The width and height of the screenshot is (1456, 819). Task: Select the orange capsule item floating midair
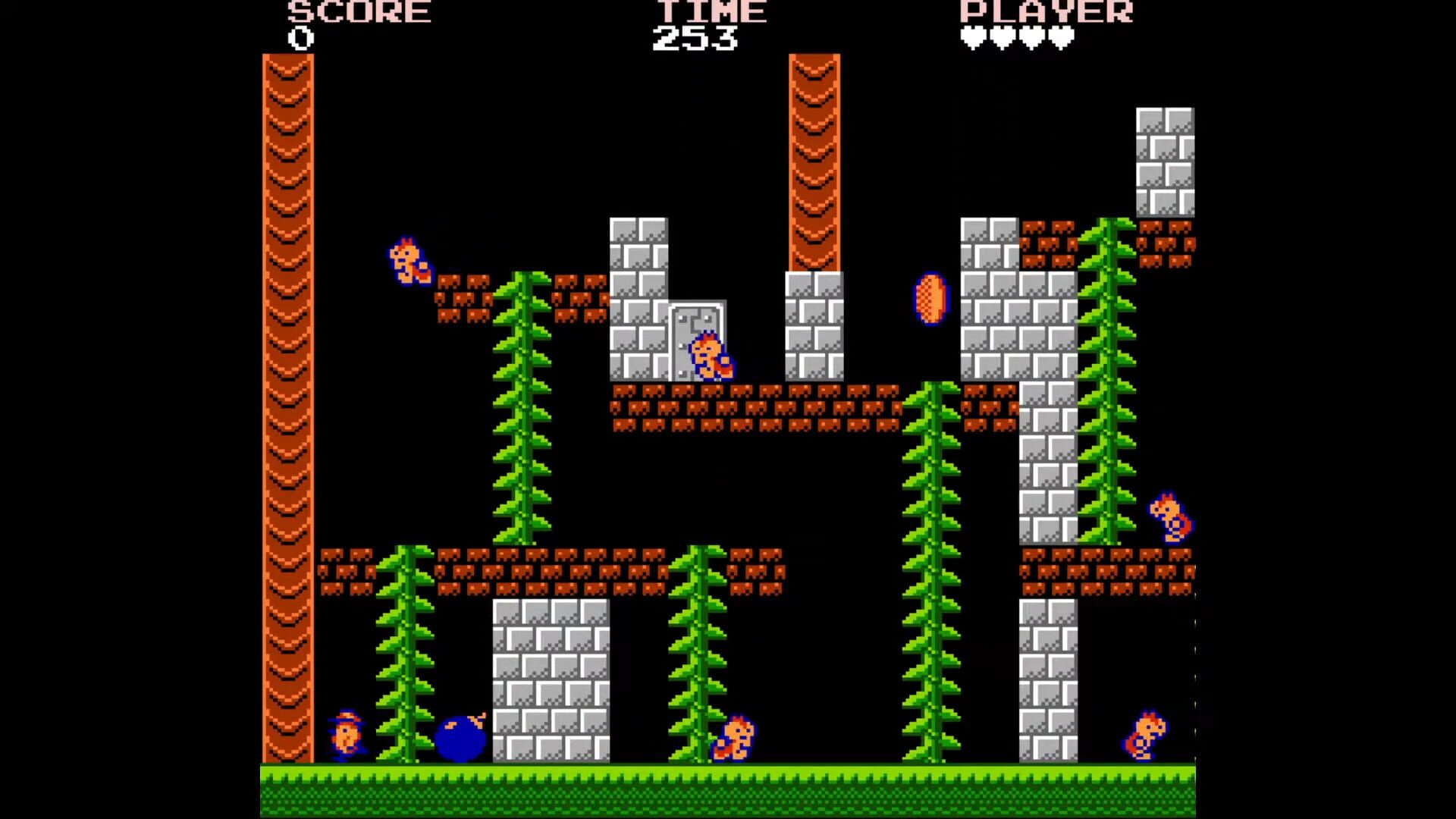pyautogui.click(x=929, y=297)
